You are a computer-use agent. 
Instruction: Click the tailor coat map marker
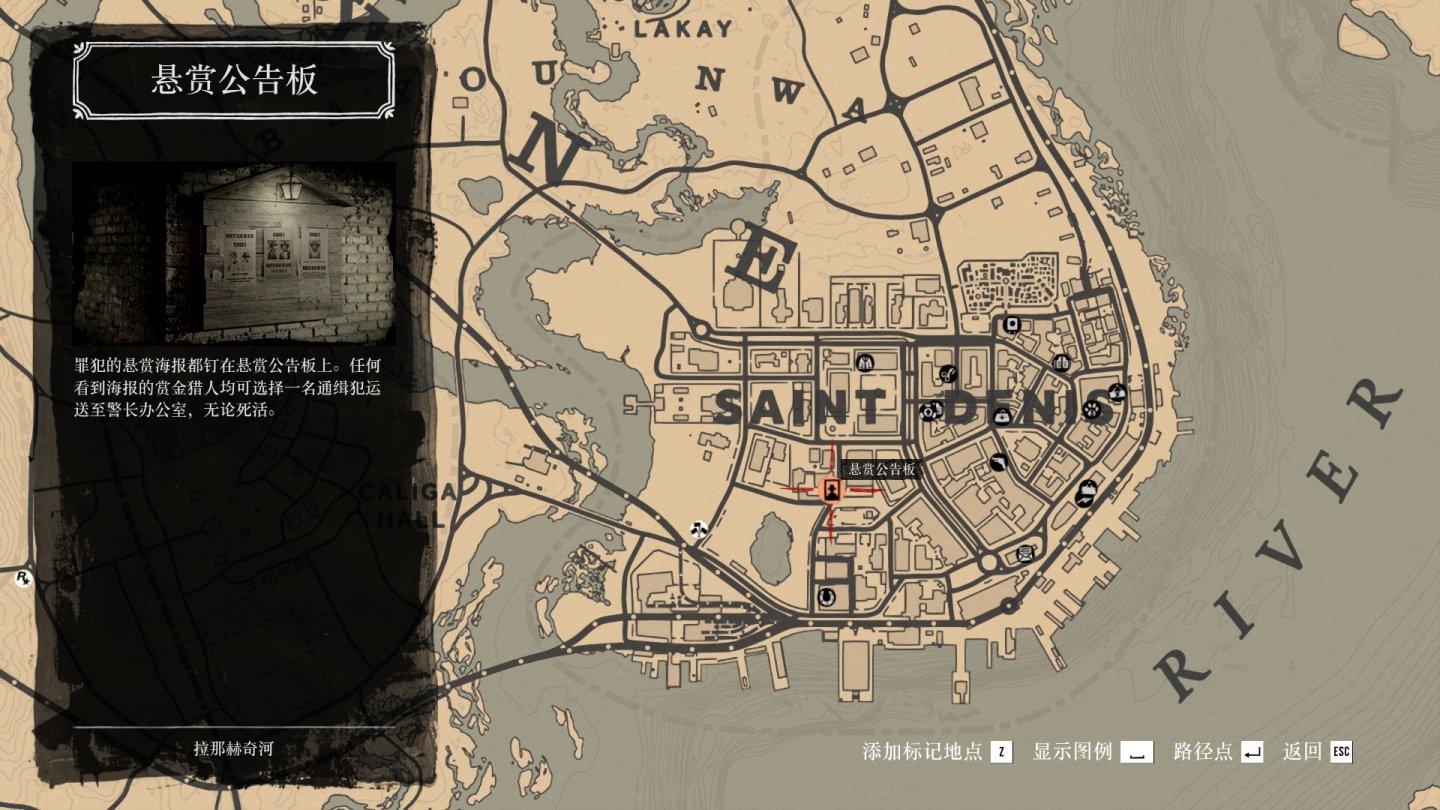[x=866, y=361]
